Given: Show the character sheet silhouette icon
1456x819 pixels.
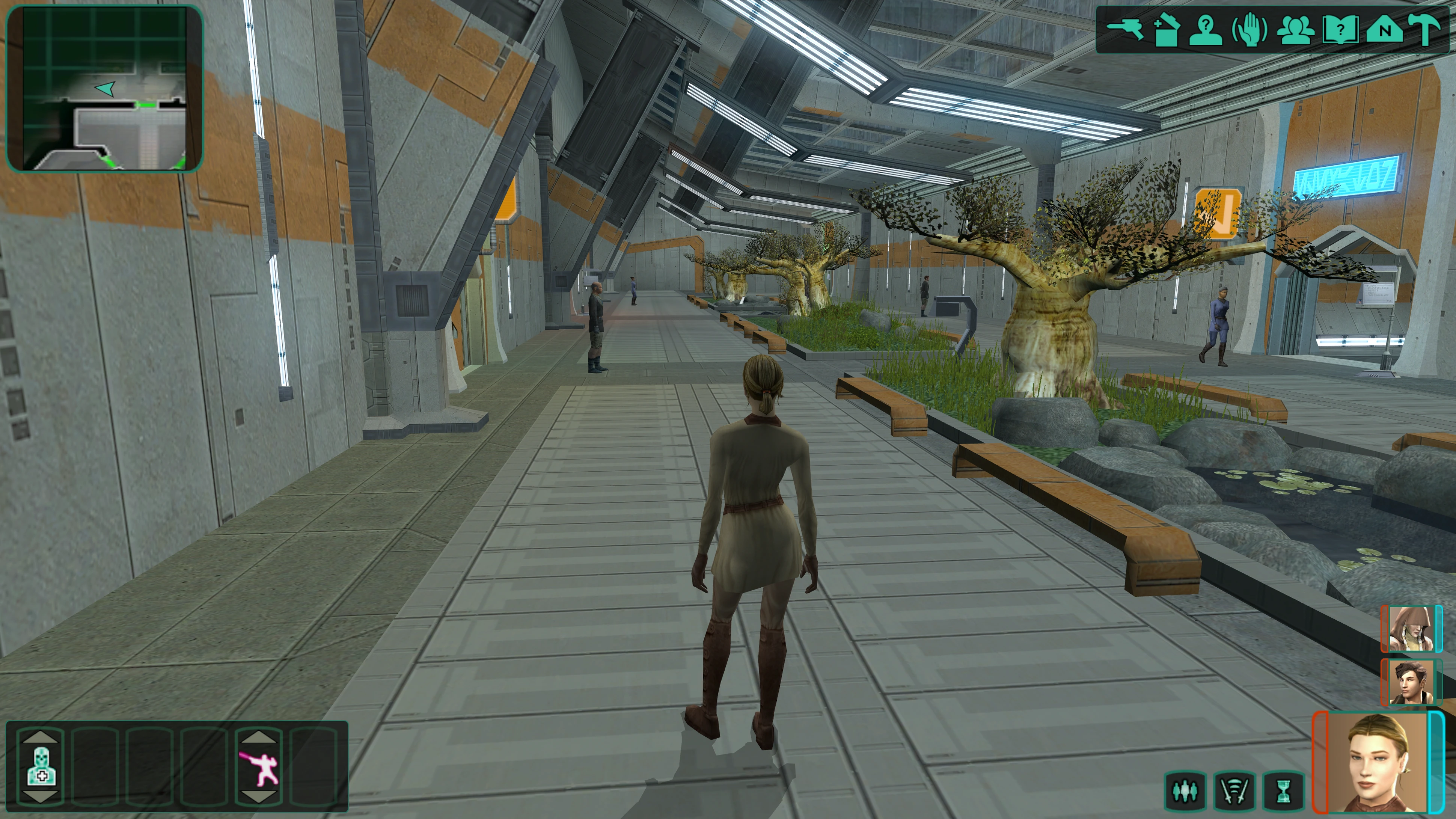Looking at the screenshot, I should [x=1207, y=30].
